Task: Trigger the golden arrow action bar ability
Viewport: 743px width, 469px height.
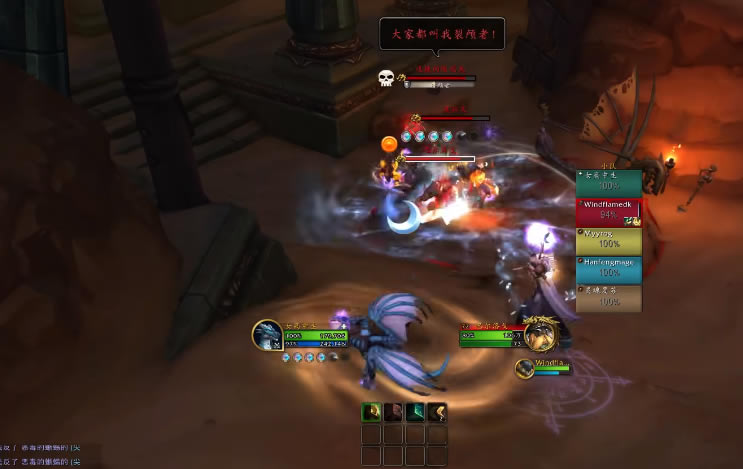Action: click(437, 411)
